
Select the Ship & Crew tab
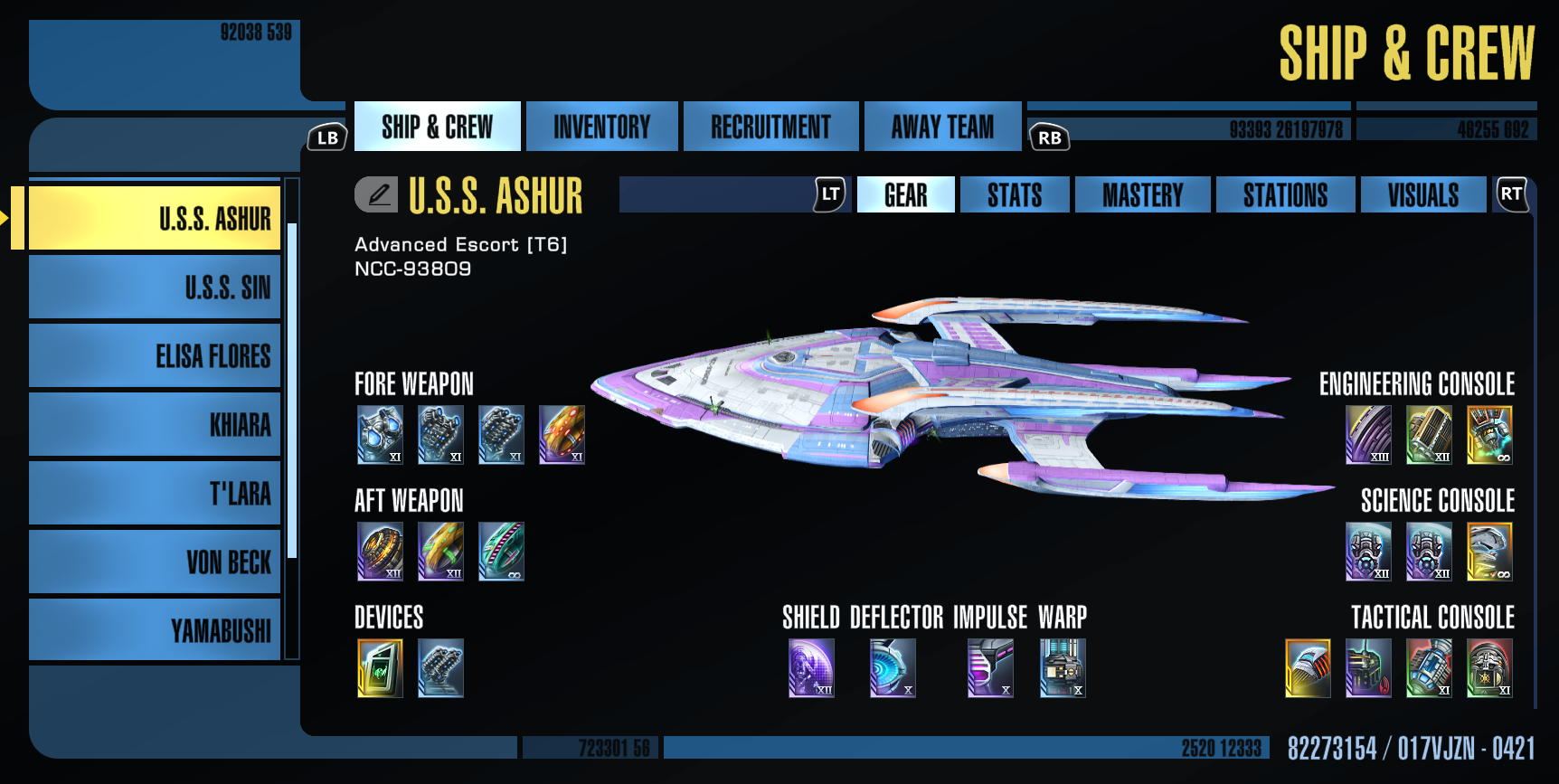(x=437, y=127)
